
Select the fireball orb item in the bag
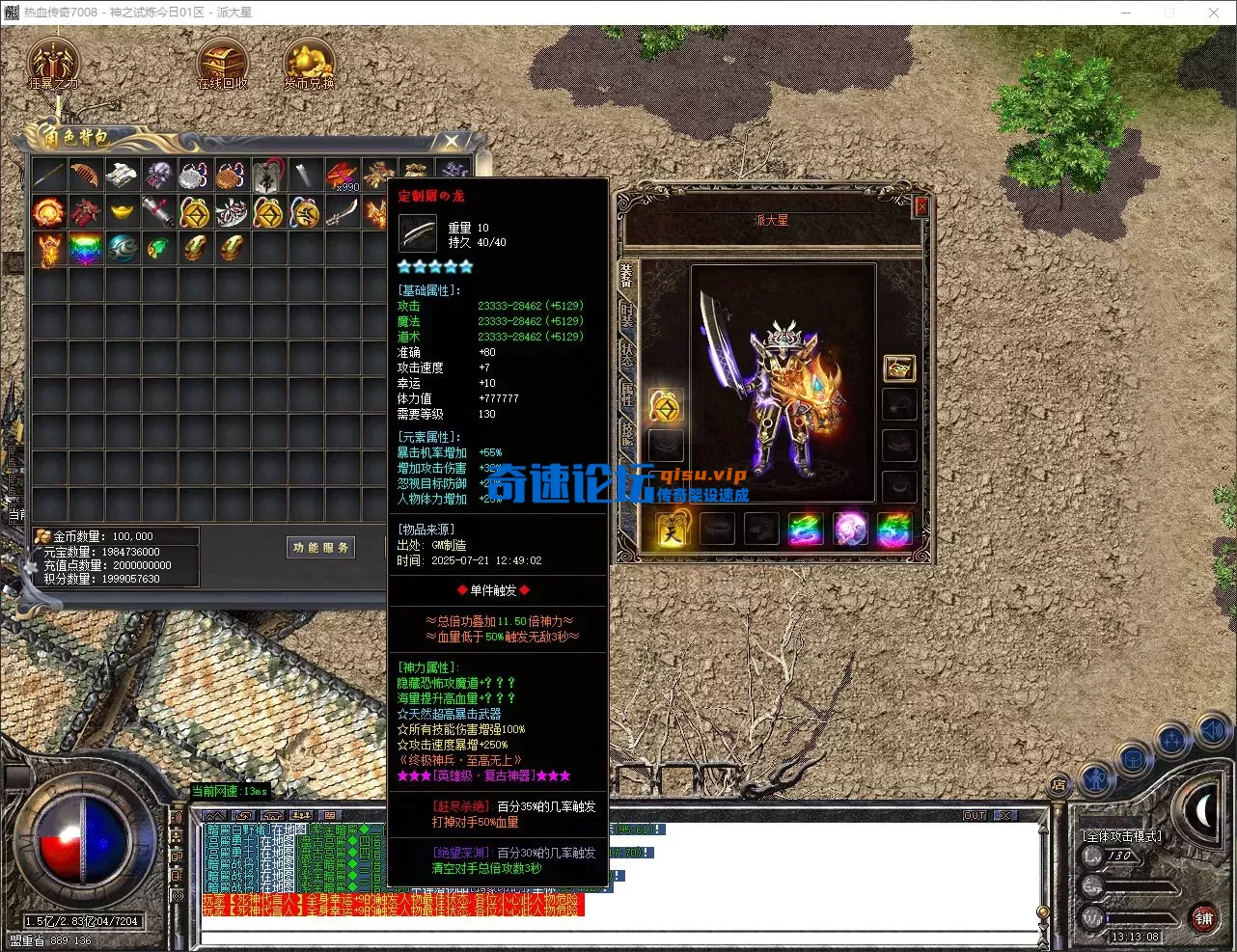(48, 211)
